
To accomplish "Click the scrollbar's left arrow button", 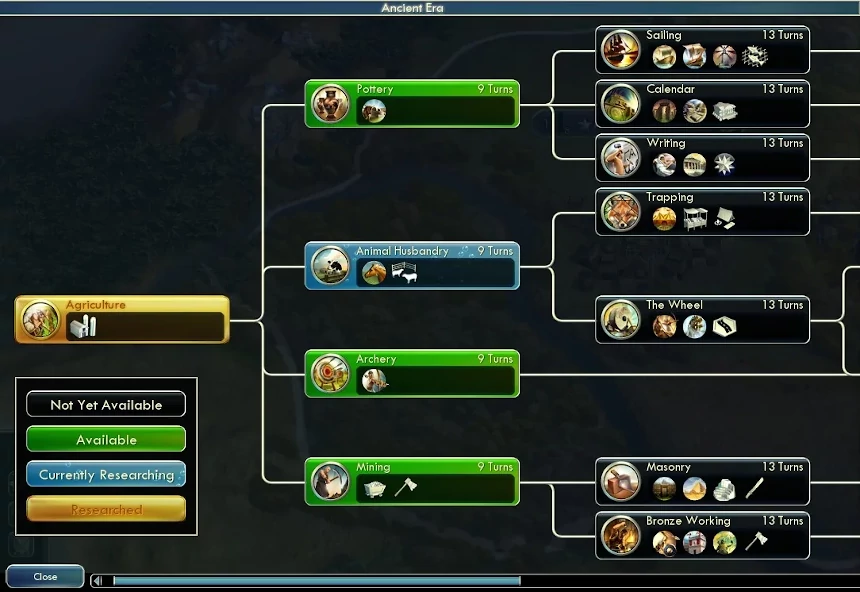I will pos(98,580).
